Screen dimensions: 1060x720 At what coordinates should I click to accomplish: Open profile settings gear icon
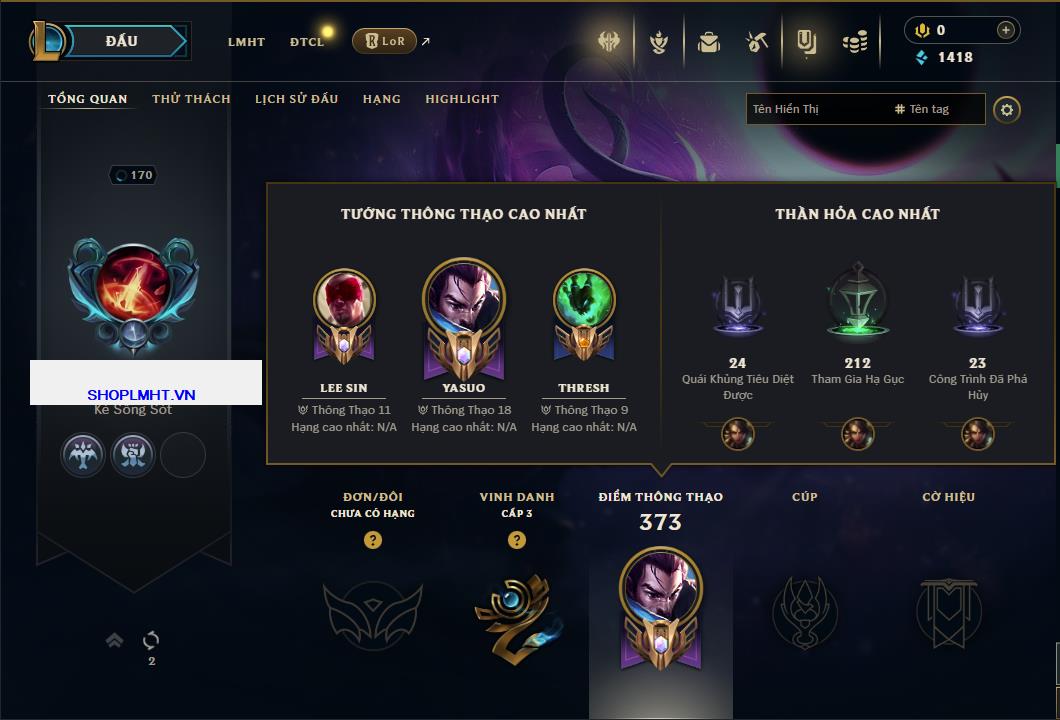[x=1007, y=109]
